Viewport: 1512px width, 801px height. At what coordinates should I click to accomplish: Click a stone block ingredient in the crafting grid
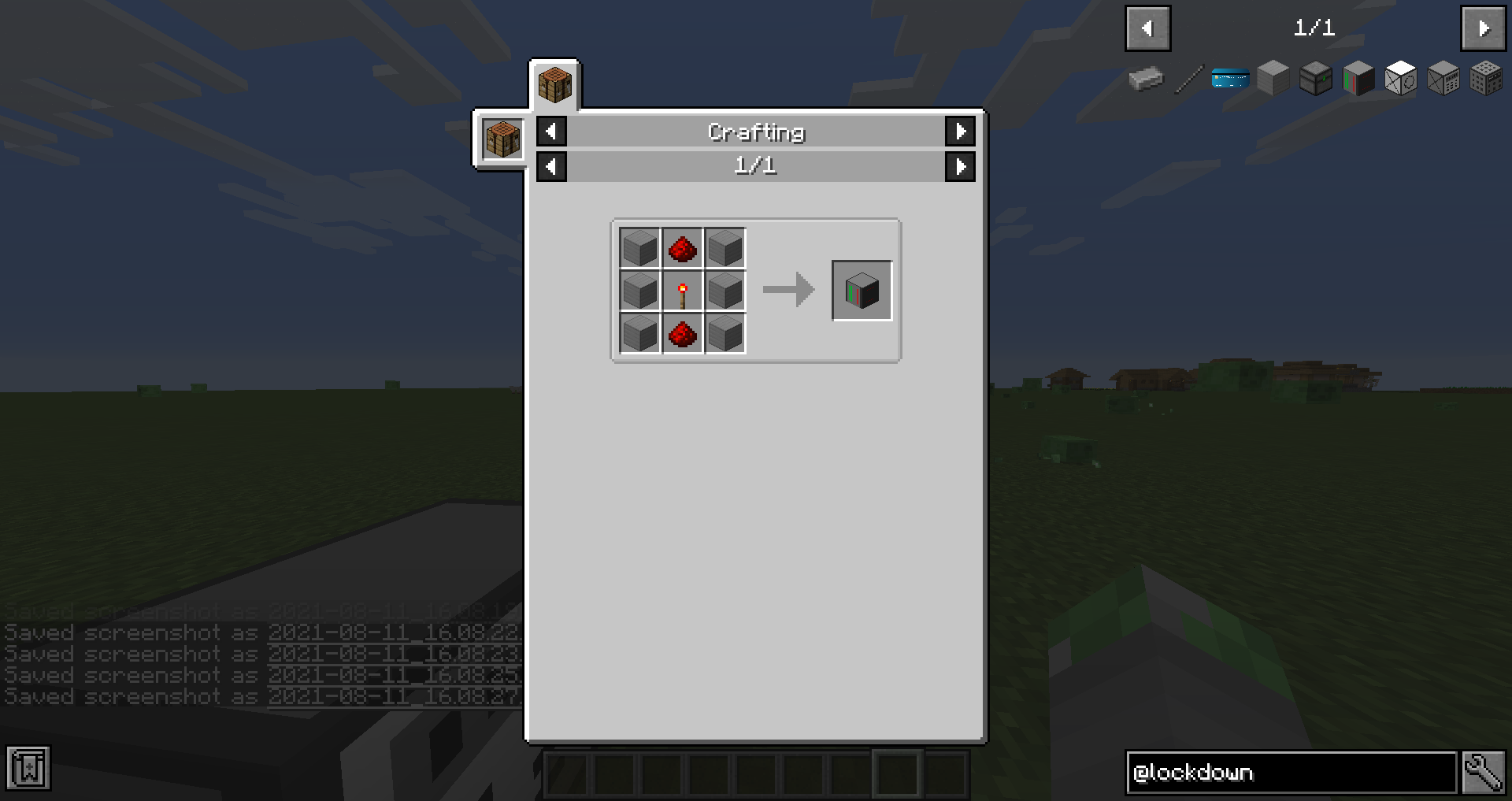[x=639, y=247]
